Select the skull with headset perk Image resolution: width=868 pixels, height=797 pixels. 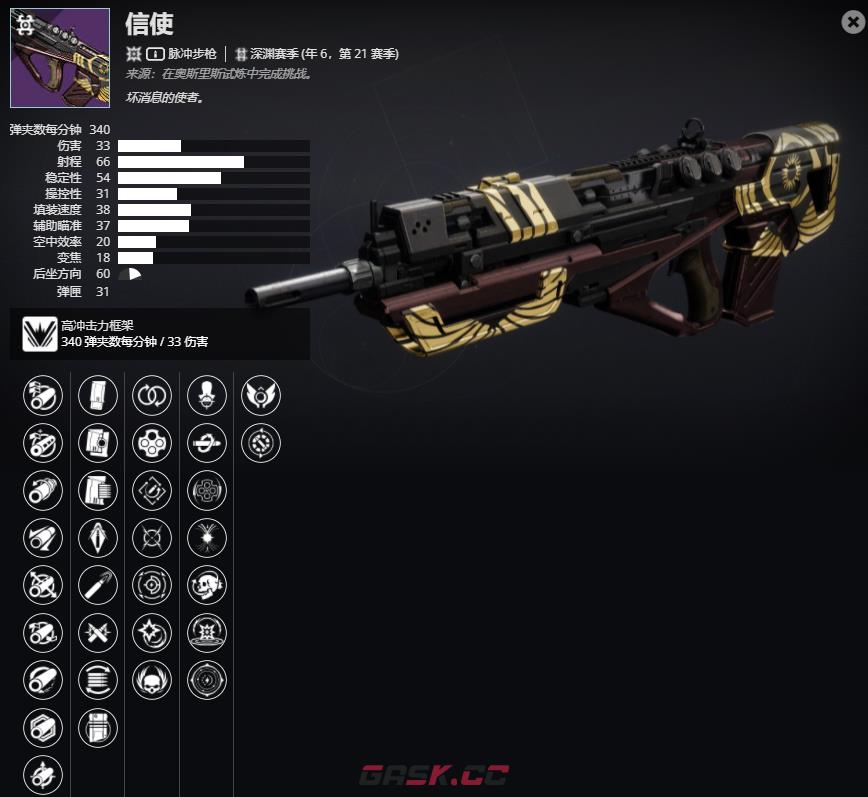(x=207, y=585)
